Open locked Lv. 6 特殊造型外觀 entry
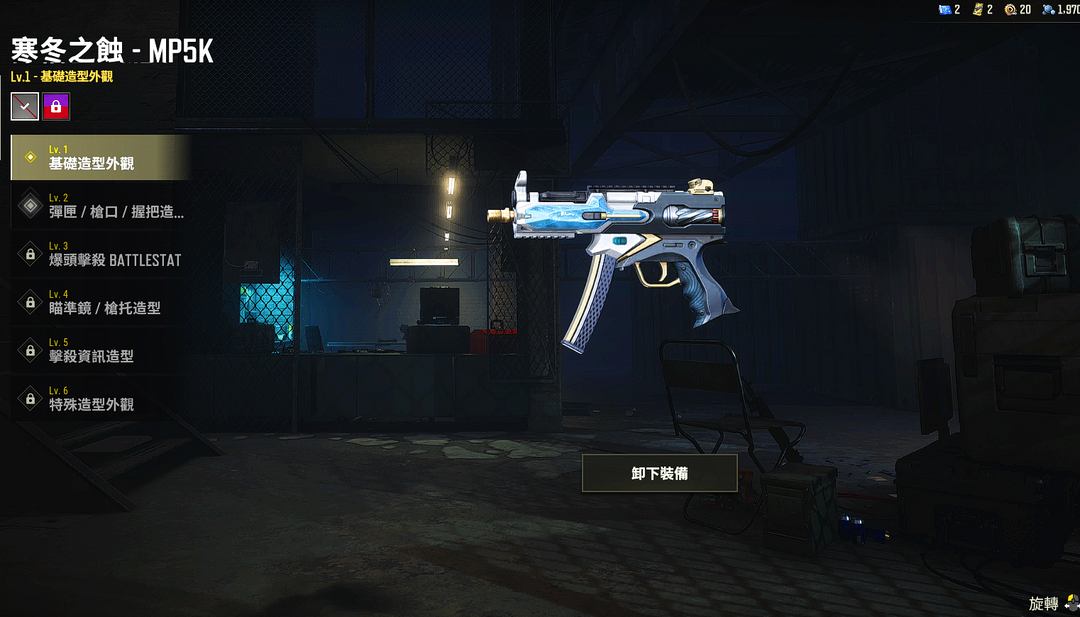Image resolution: width=1080 pixels, height=617 pixels. [100, 398]
